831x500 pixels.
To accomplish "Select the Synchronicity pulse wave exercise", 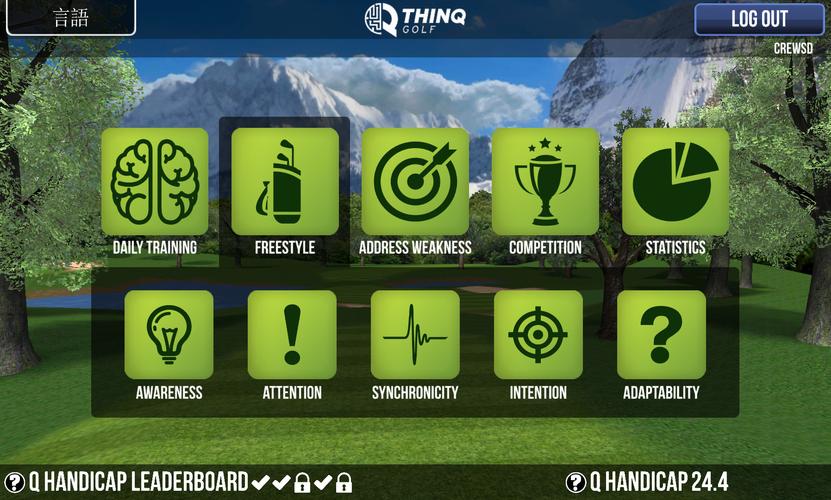I will click(415, 335).
